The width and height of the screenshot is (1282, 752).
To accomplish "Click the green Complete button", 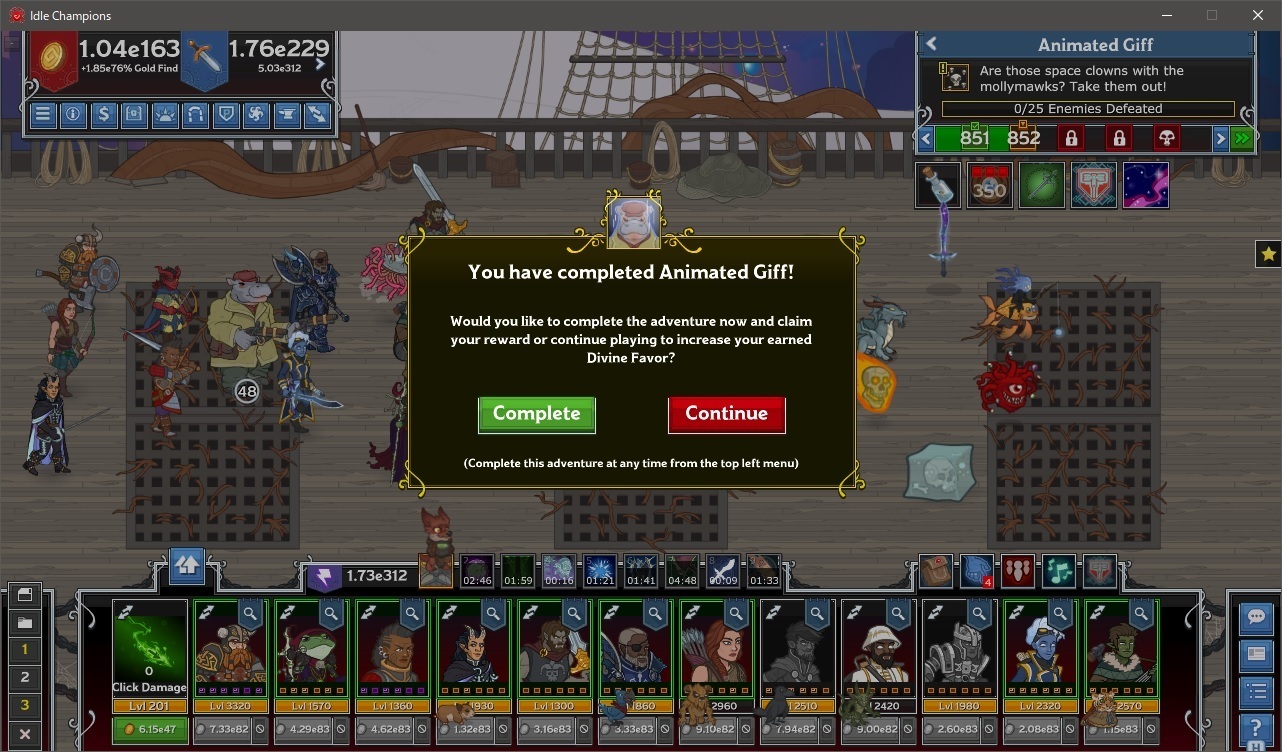I will point(536,414).
